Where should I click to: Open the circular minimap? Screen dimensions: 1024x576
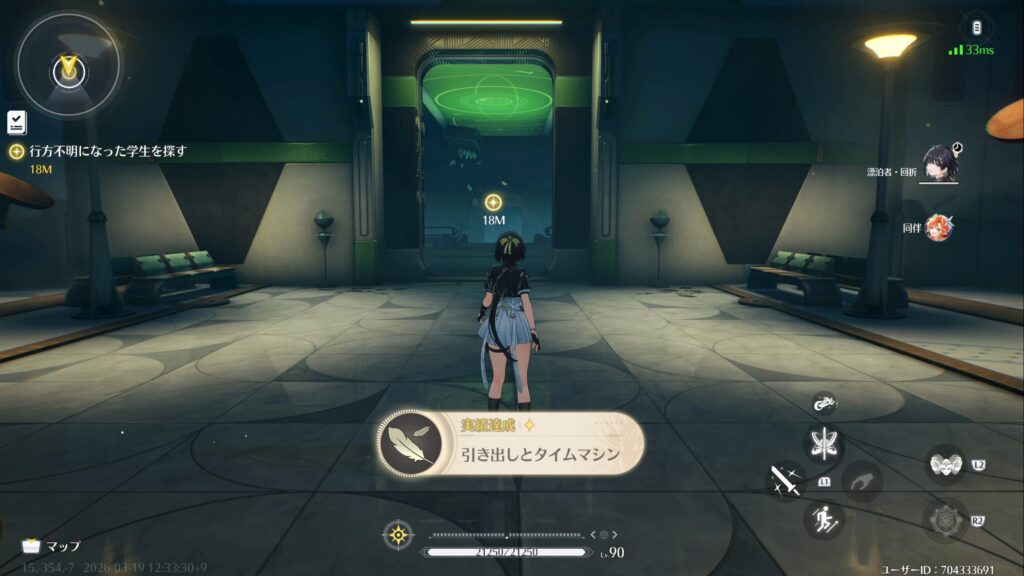pyautogui.click(x=68, y=66)
